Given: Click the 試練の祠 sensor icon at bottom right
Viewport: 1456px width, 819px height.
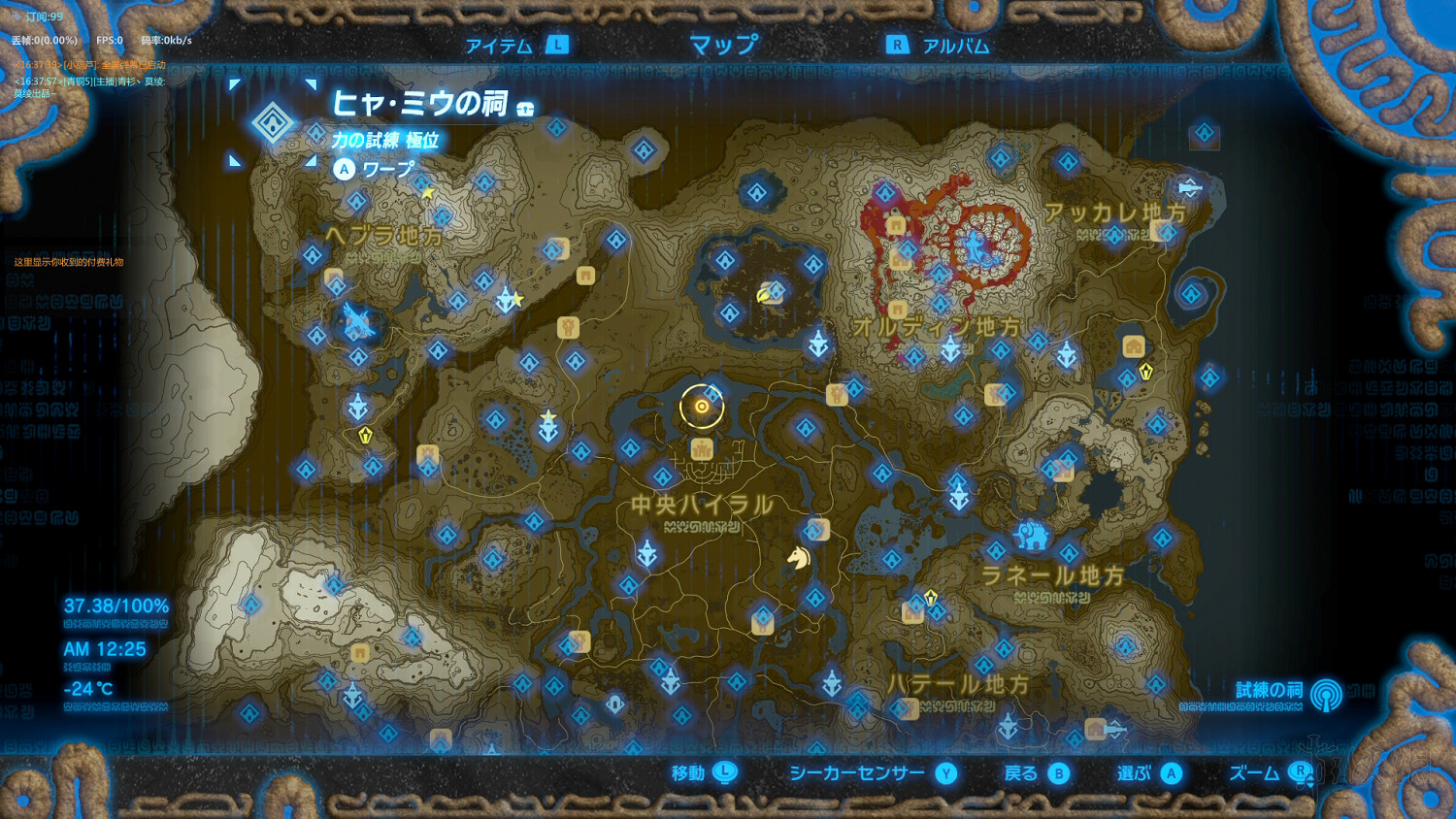Looking at the screenshot, I should click(1325, 695).
